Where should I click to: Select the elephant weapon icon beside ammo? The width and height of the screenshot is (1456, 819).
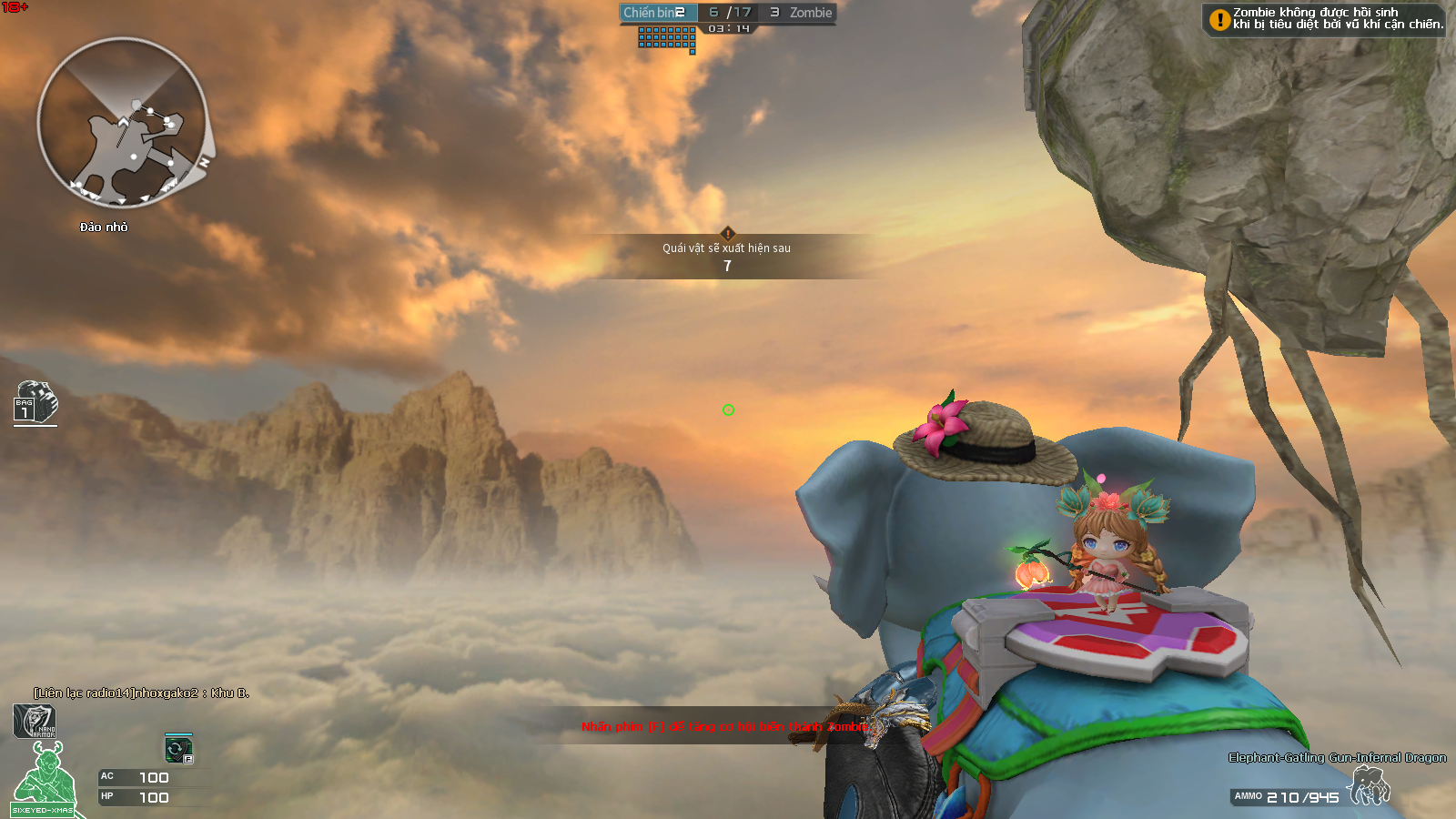click(x=1370, y=786)
